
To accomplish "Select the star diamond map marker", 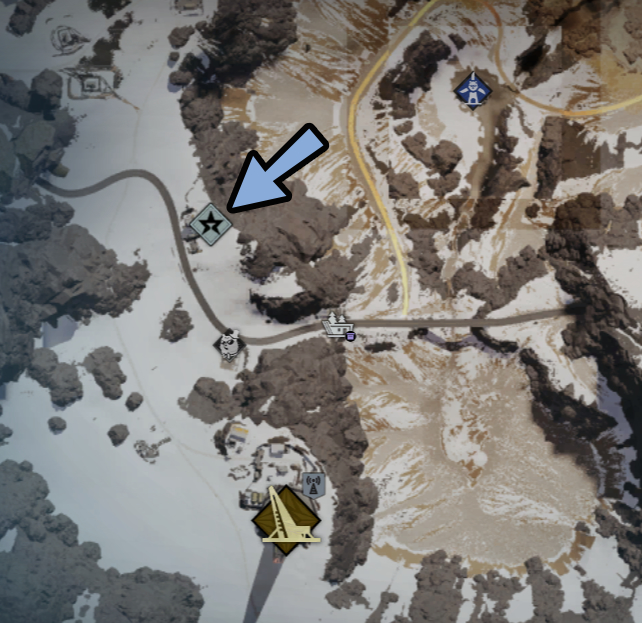I will [211, 224].
